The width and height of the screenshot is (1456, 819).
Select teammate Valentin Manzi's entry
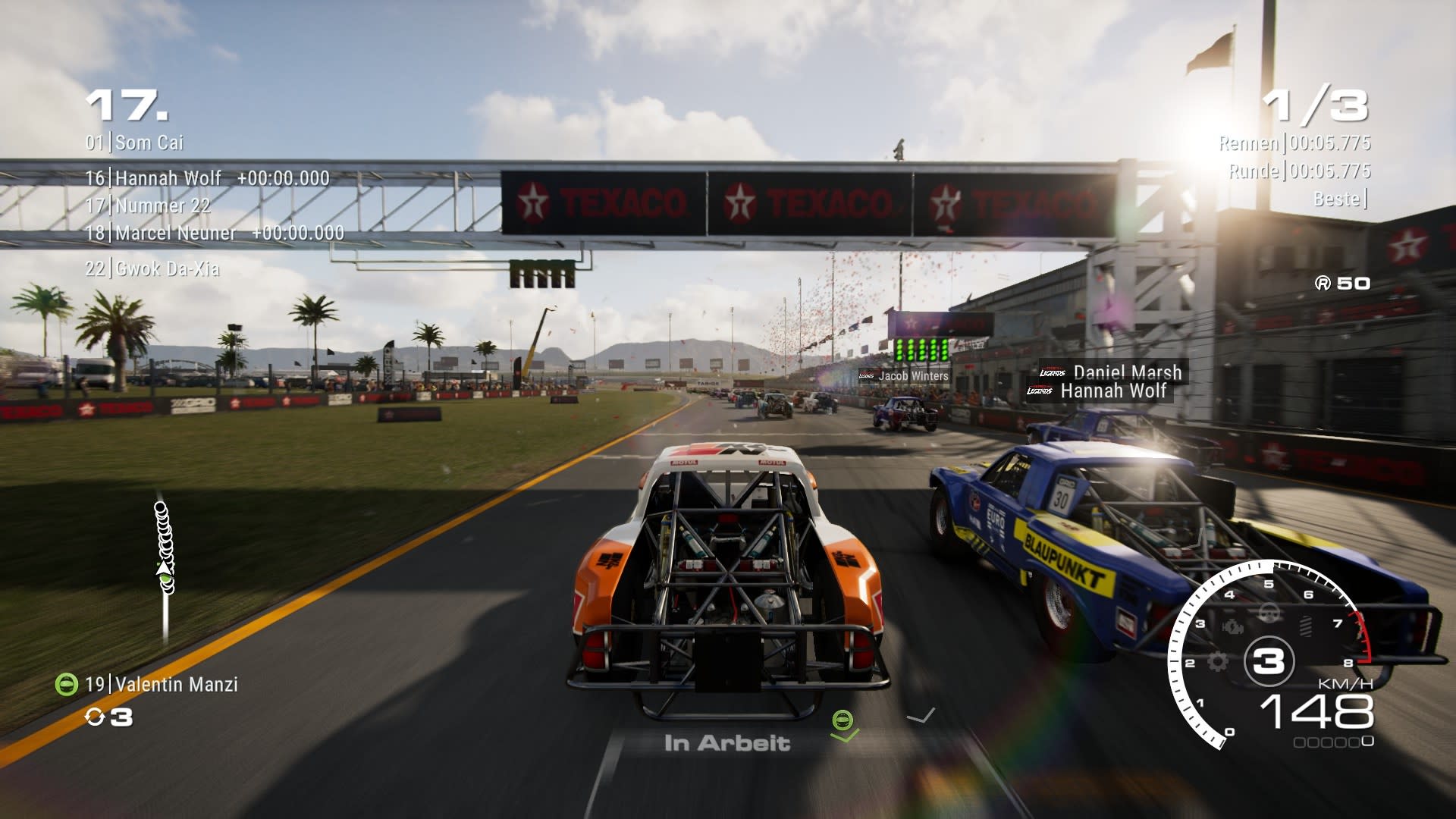tap(162, 684)
